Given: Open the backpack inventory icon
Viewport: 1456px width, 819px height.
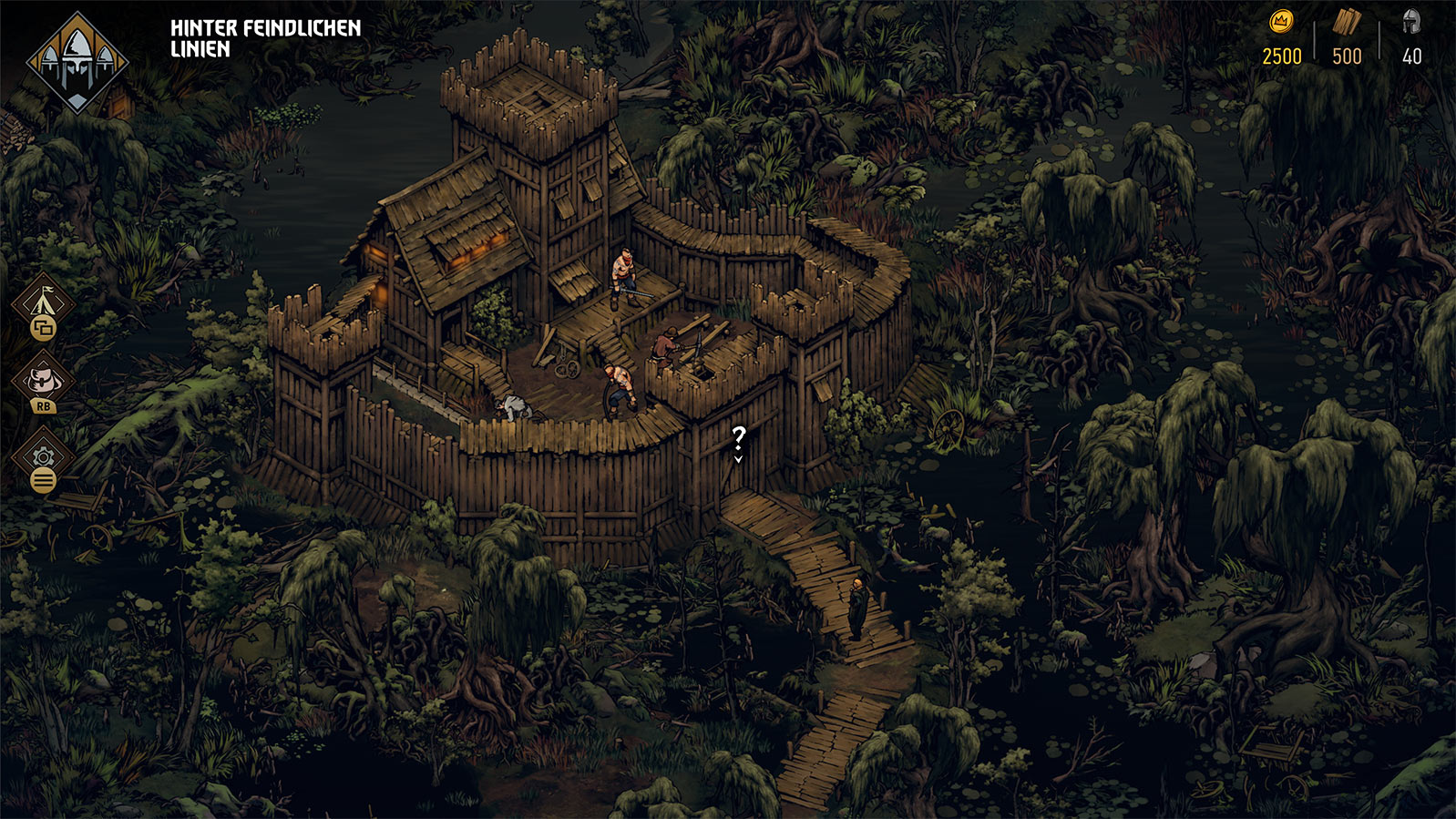Looking at the screenshot, I should [x=43, y=380].
